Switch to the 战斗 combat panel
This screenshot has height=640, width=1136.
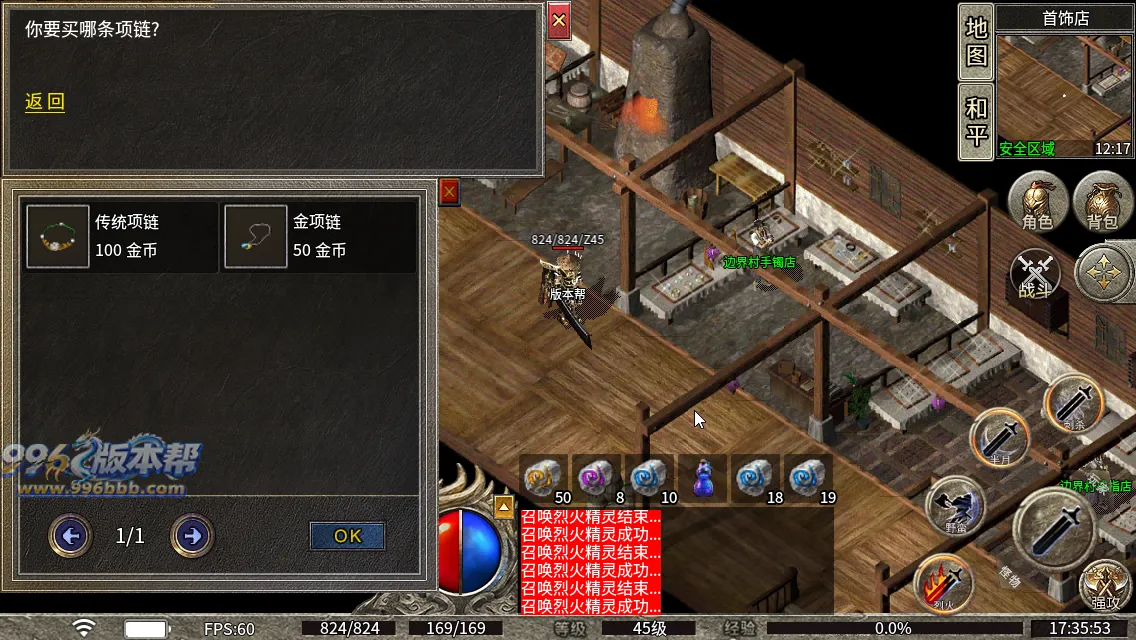tap(1035, 275)
